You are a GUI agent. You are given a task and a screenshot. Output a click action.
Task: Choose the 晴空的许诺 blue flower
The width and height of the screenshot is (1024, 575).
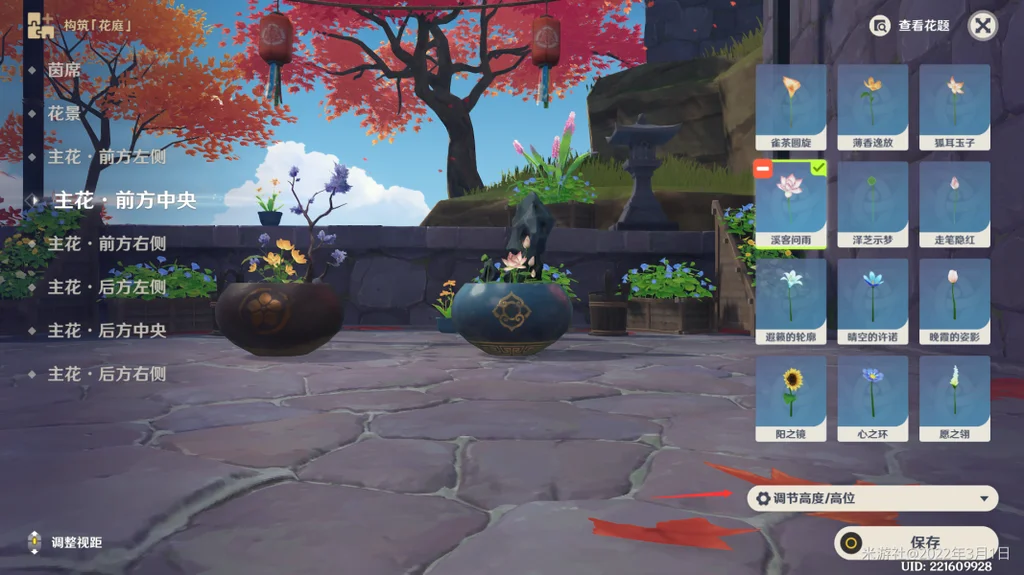[x=872, y=301]
